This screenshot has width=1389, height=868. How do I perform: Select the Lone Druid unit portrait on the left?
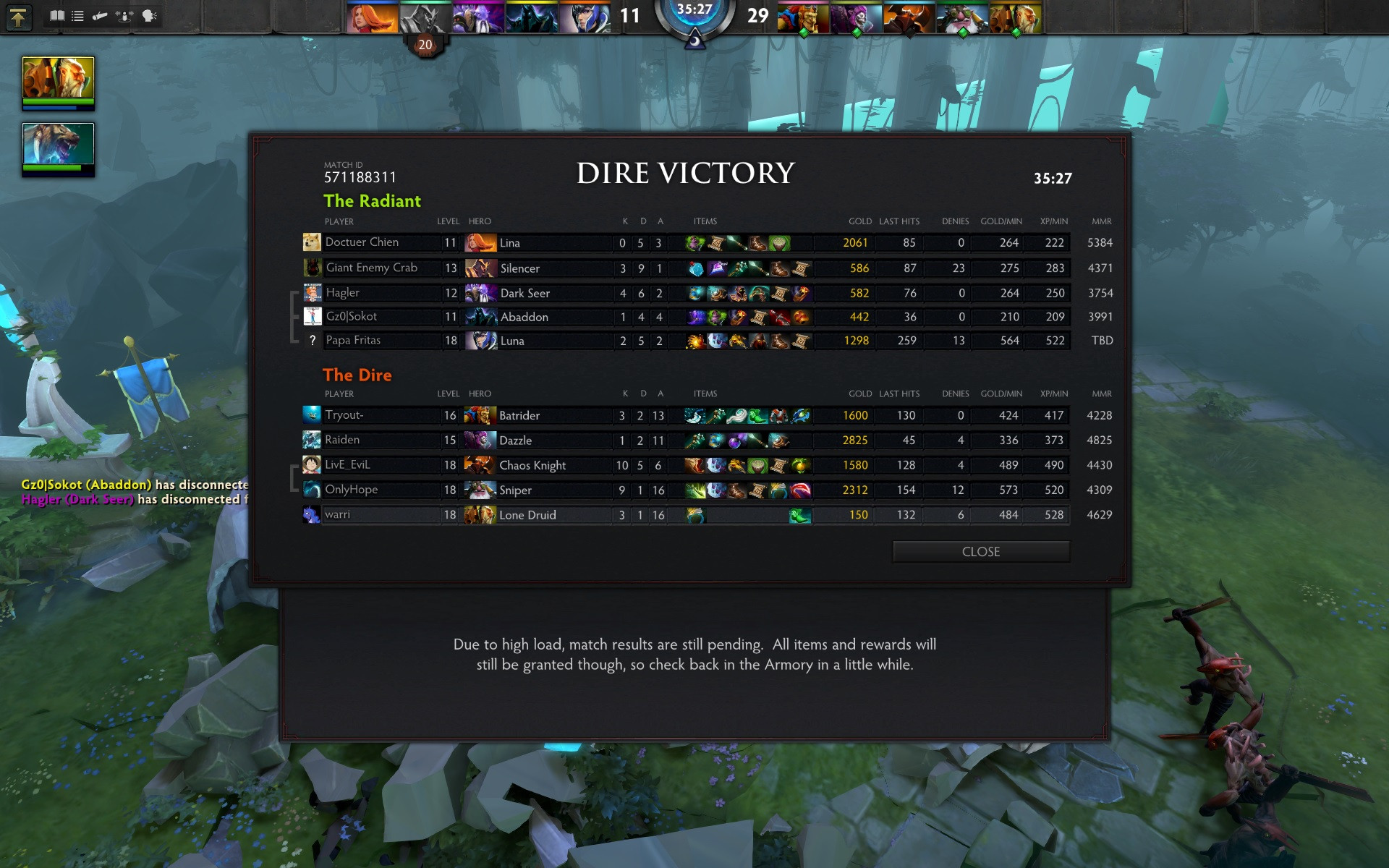click(58, 78)
